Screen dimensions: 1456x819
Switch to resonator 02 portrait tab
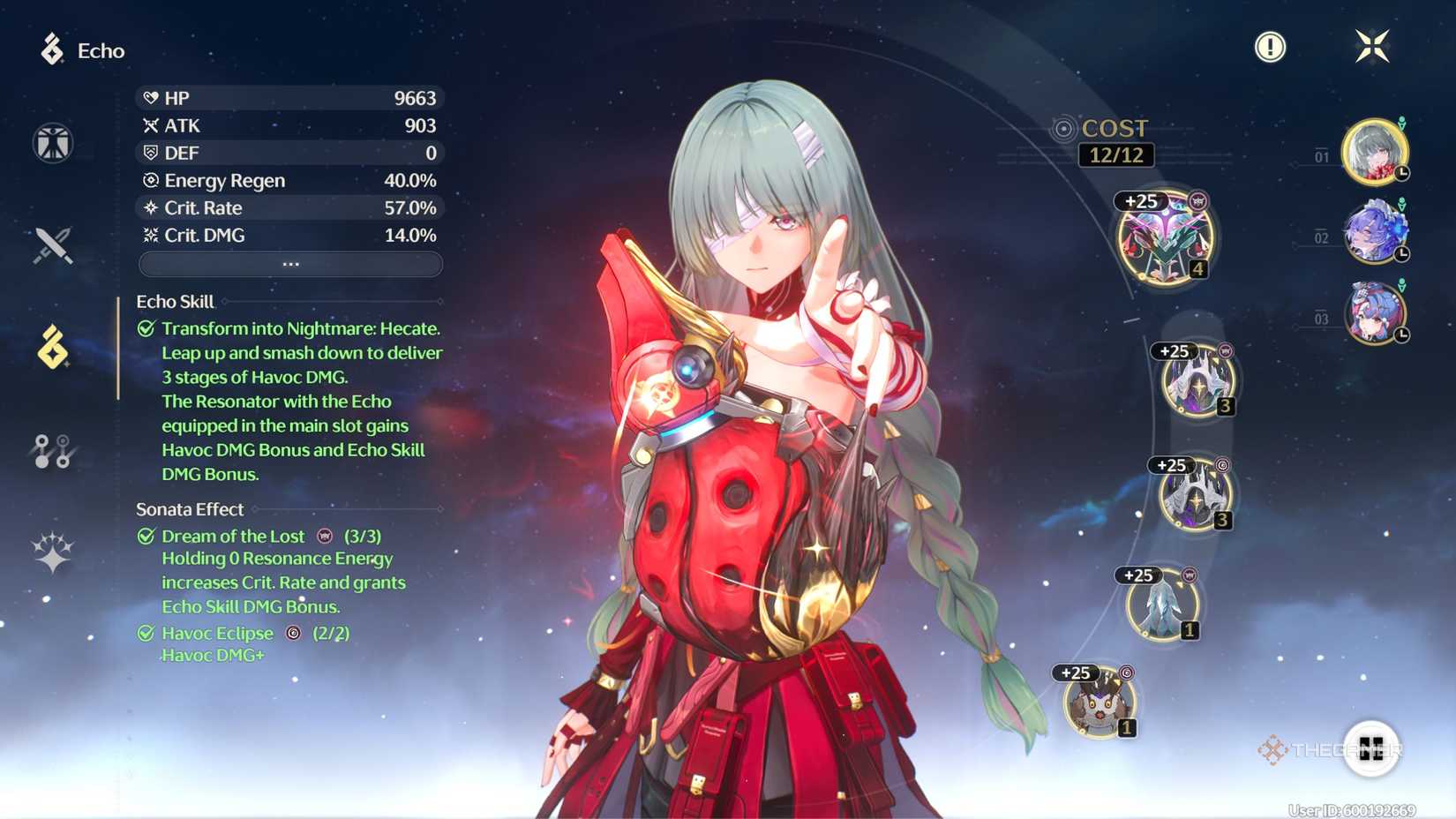[1371, 232]
